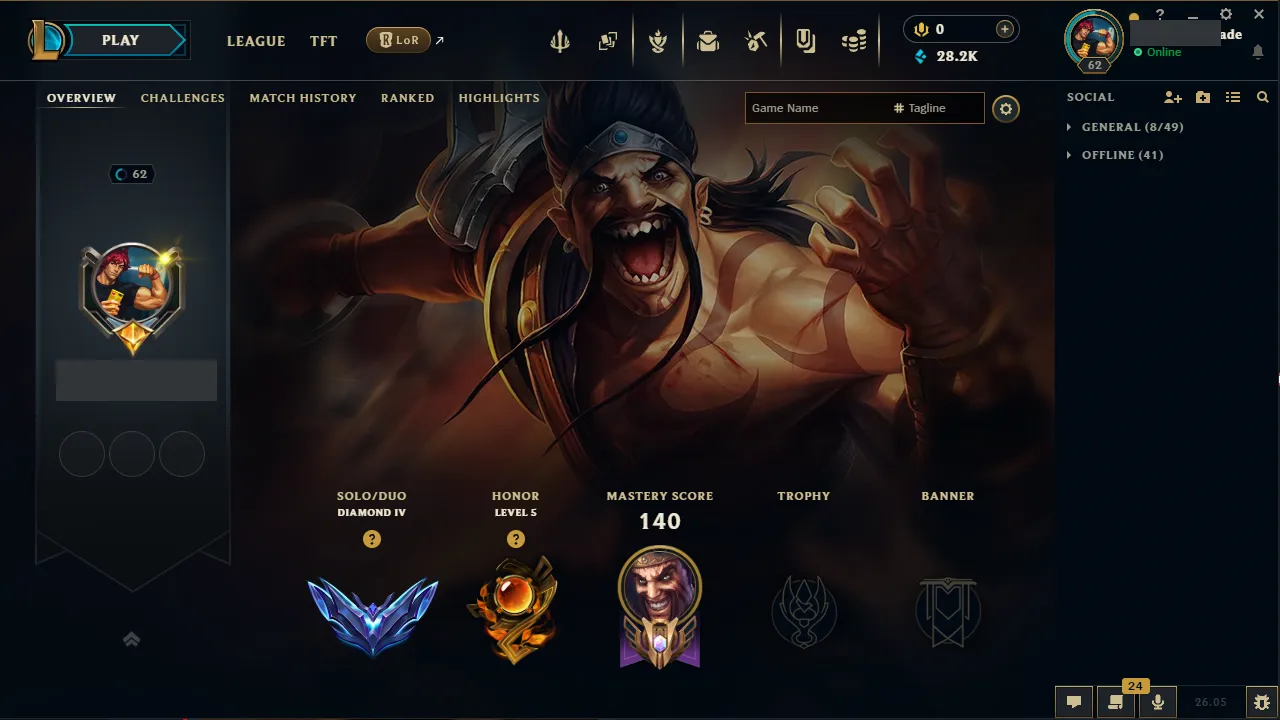Toggle the microphone for voice chat
Viewport: 1280px width, 720px height.
click(x=1157, y=701)
